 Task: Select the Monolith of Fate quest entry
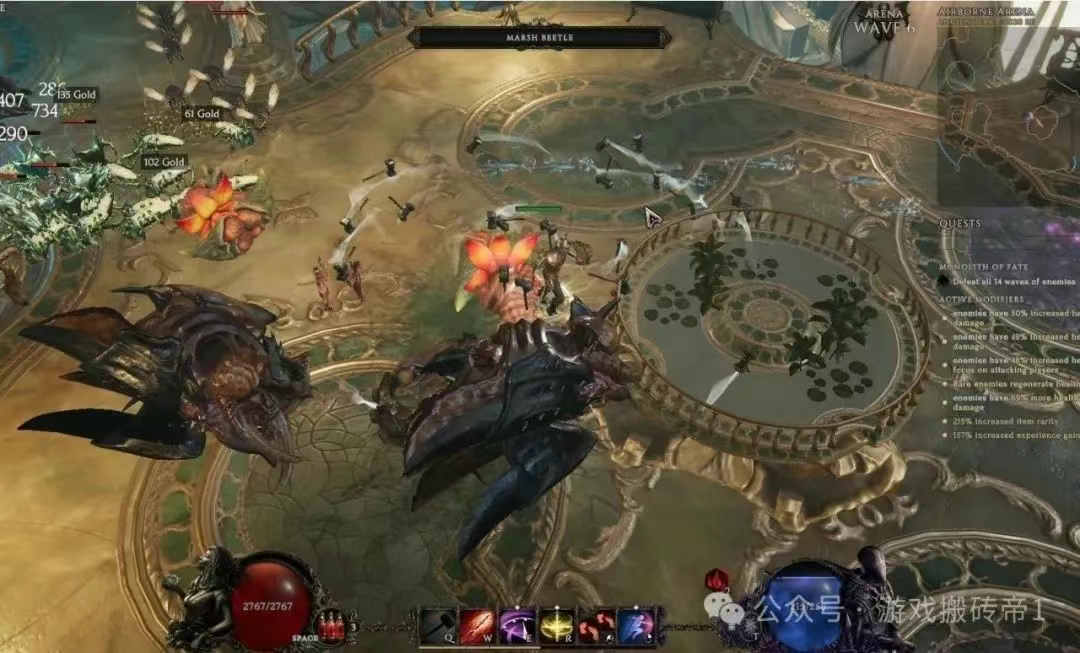[x=983, y=267]
